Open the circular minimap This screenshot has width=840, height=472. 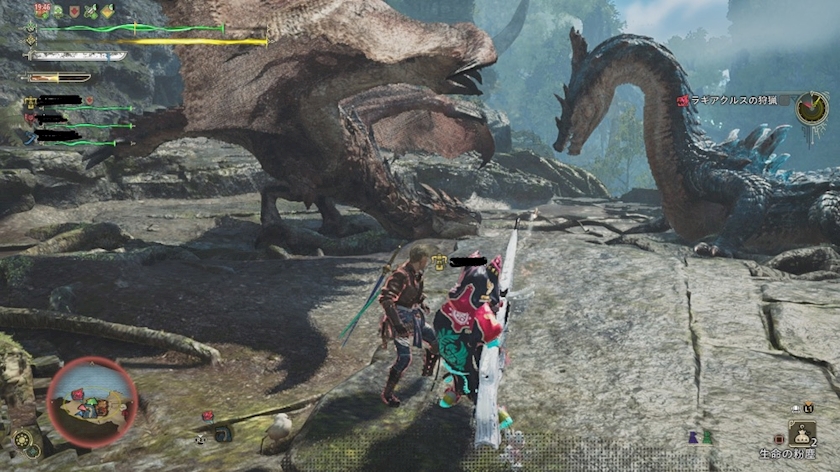[x=91, y=401]
